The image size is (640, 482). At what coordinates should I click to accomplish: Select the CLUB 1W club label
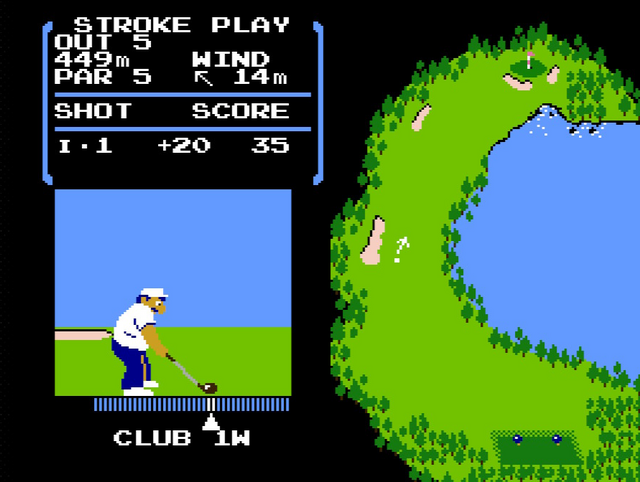coord(181,438)
